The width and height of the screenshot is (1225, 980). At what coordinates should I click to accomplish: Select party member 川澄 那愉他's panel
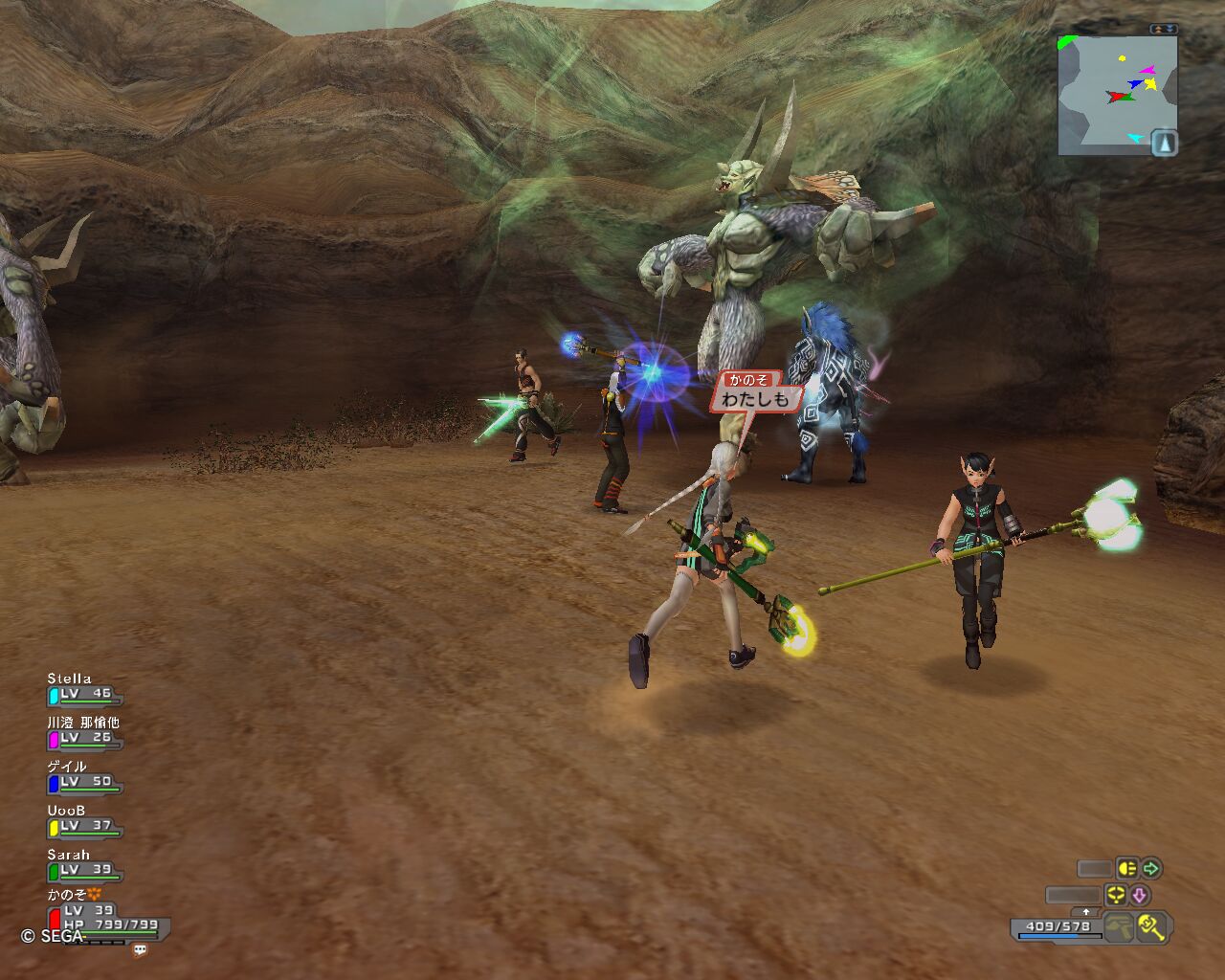(x=84, y=732)
